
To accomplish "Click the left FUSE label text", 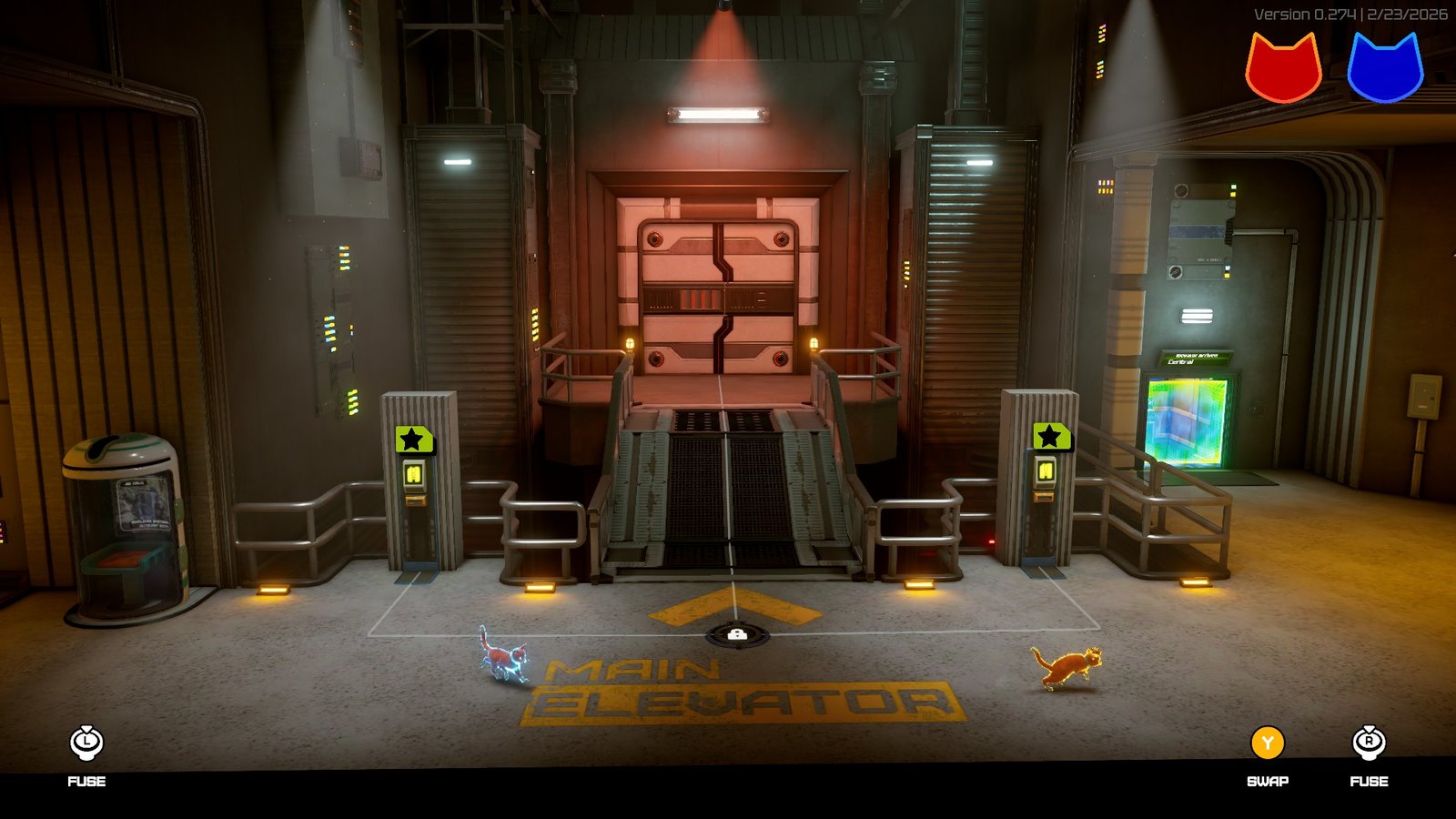I will [85, 781].
